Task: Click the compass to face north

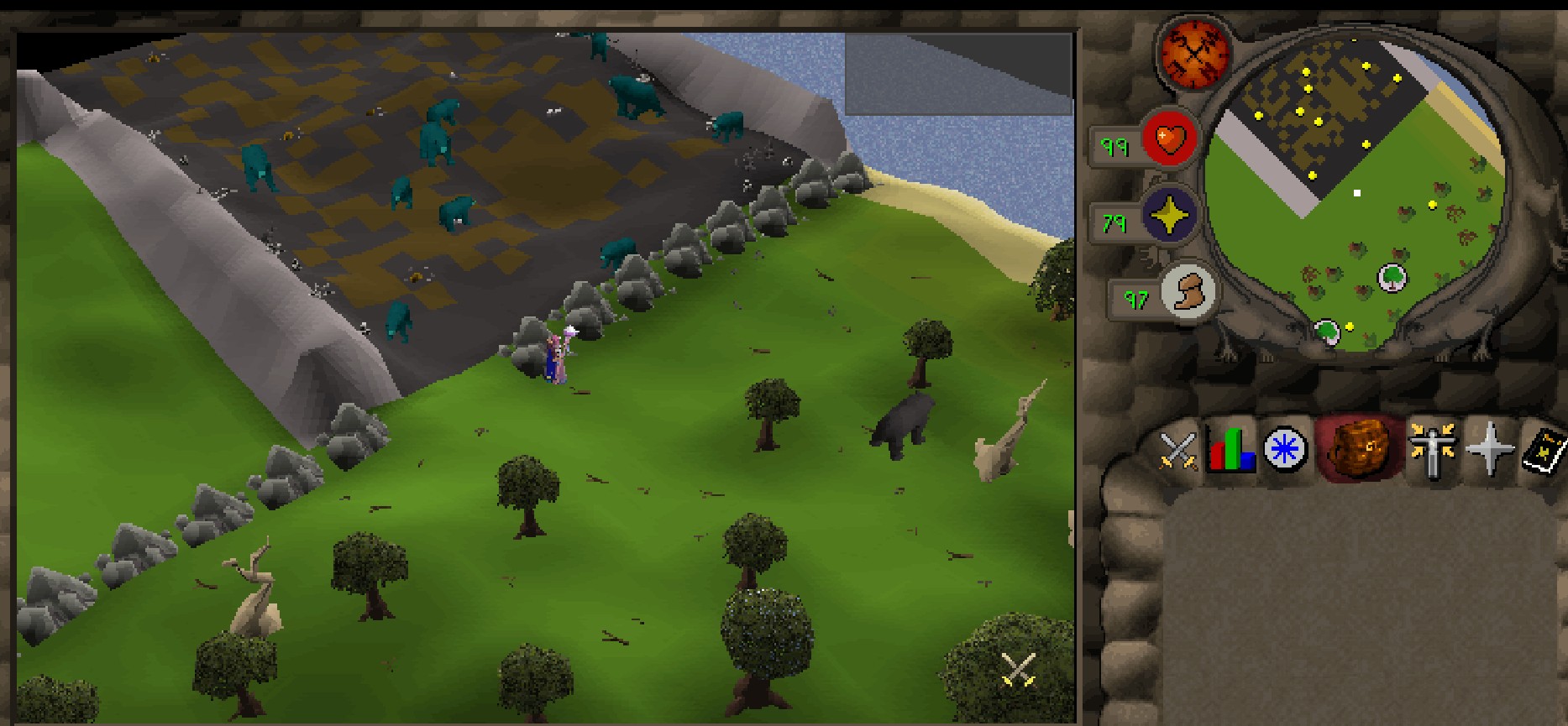Action: click(x=1193, y=52)
